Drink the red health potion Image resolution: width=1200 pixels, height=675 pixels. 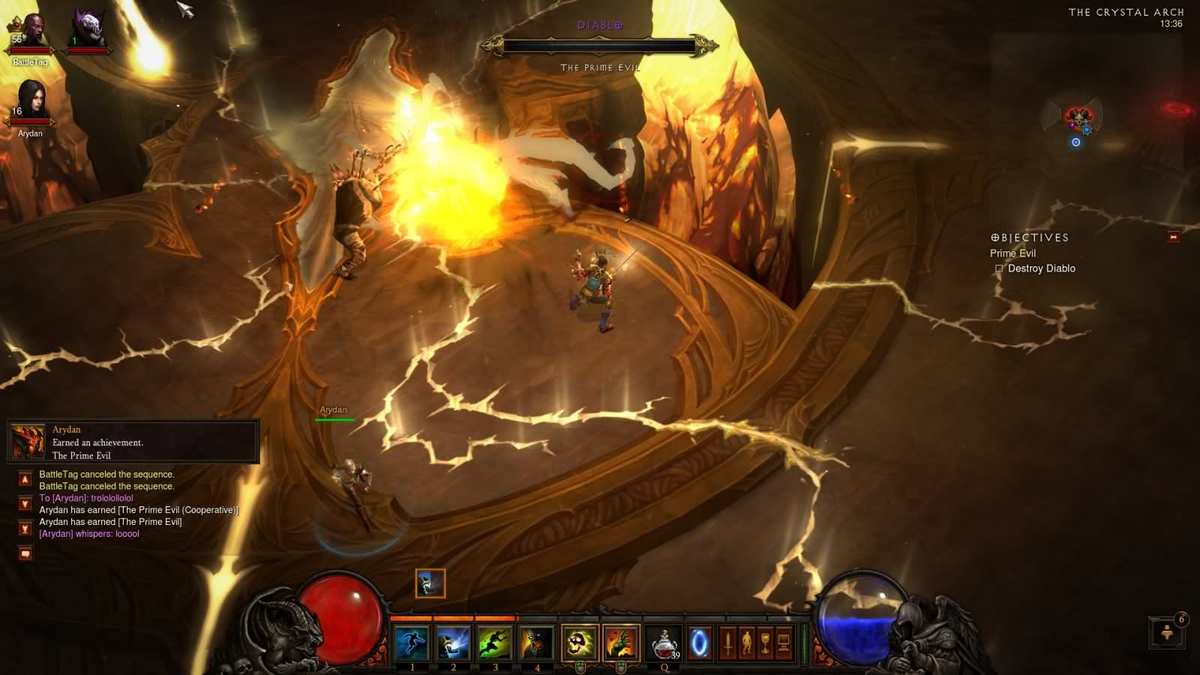(663, 643)
